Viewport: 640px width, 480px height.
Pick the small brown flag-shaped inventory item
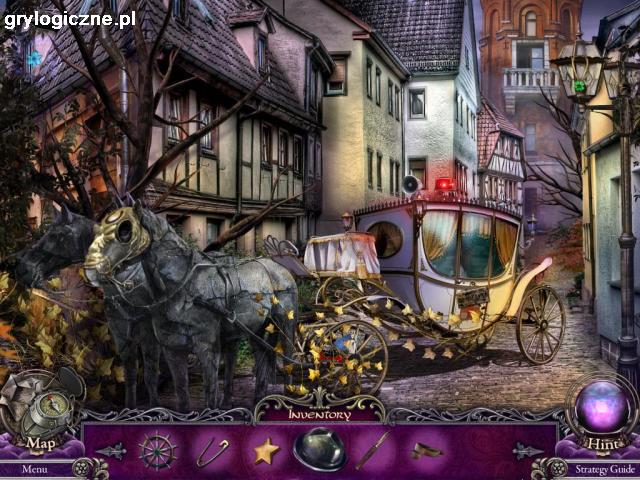pos(427,451)
